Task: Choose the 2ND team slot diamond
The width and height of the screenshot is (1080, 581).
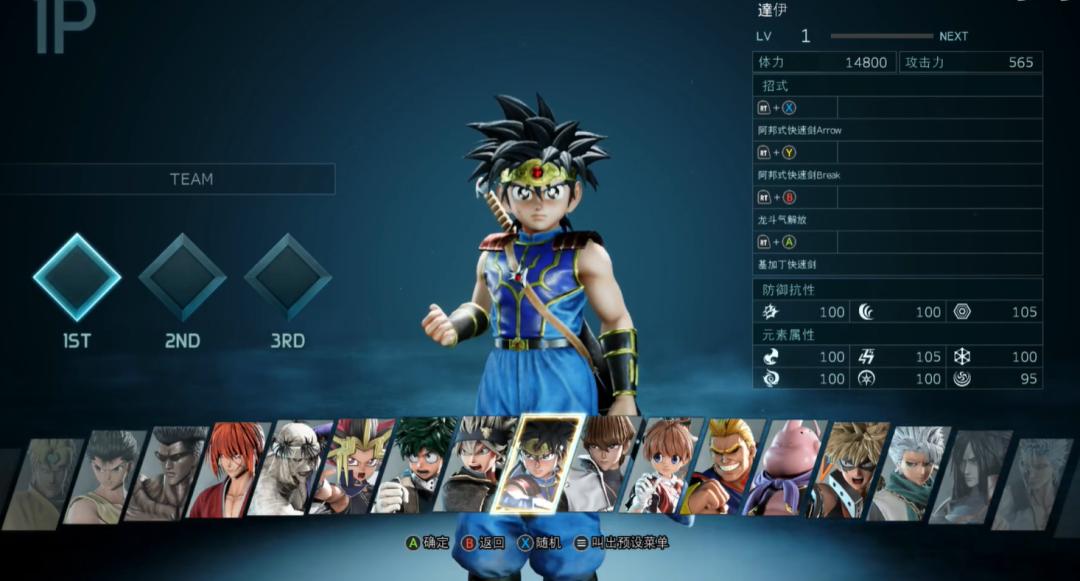Action: [x=182, y=278]
